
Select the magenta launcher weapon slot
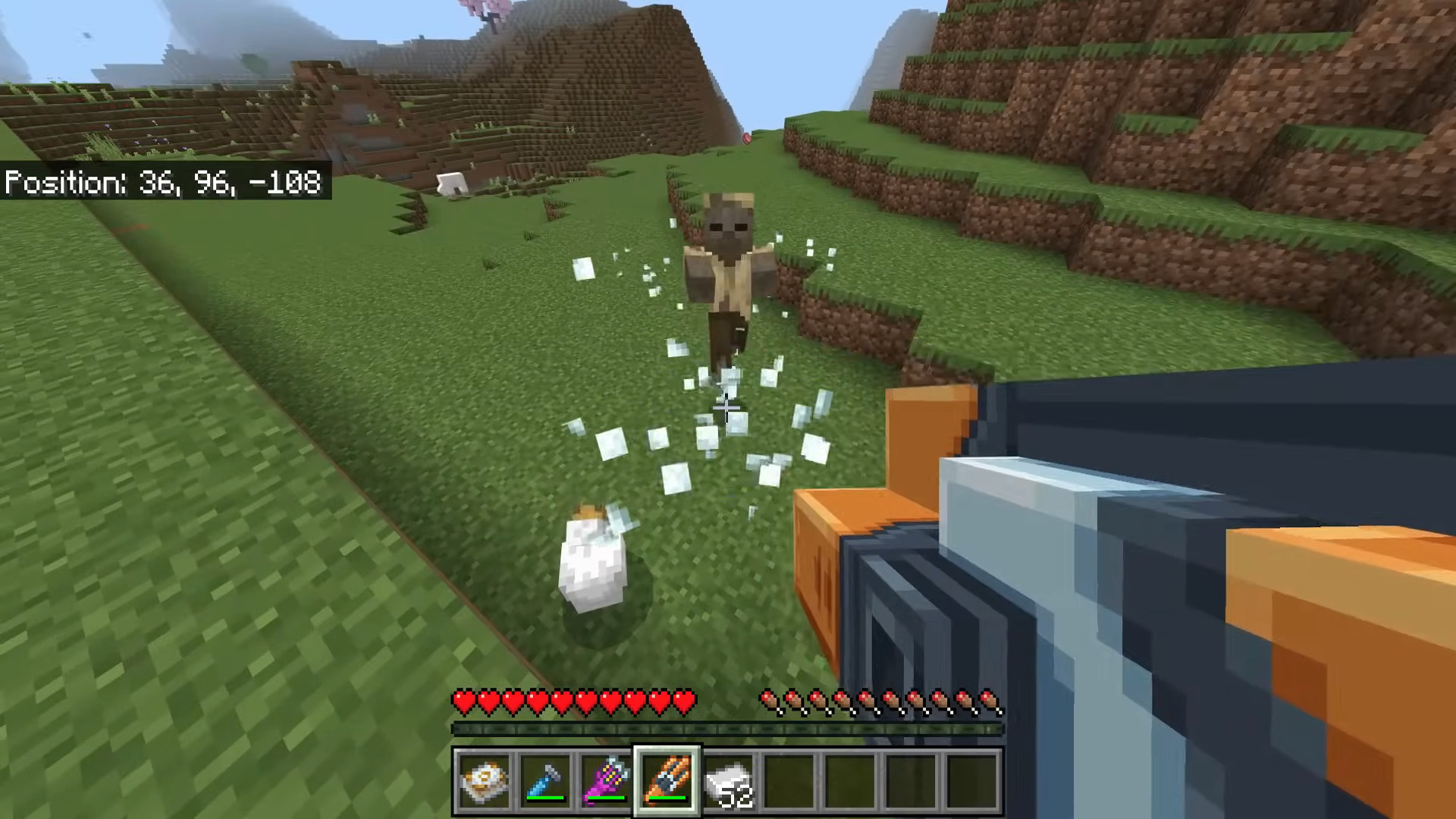pyautogui.click(x=606, y=780)
